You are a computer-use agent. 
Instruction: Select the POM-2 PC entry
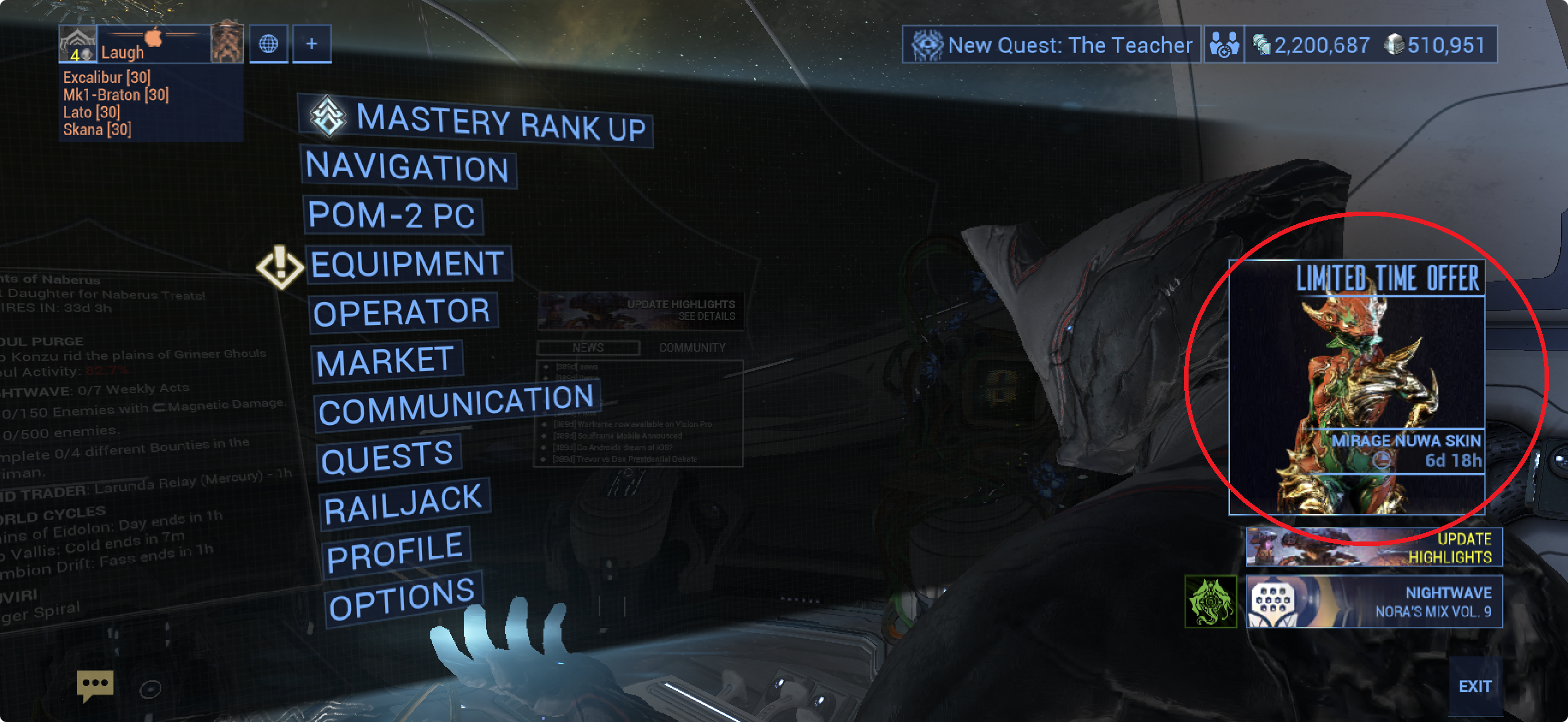click(x=392, y=216)
